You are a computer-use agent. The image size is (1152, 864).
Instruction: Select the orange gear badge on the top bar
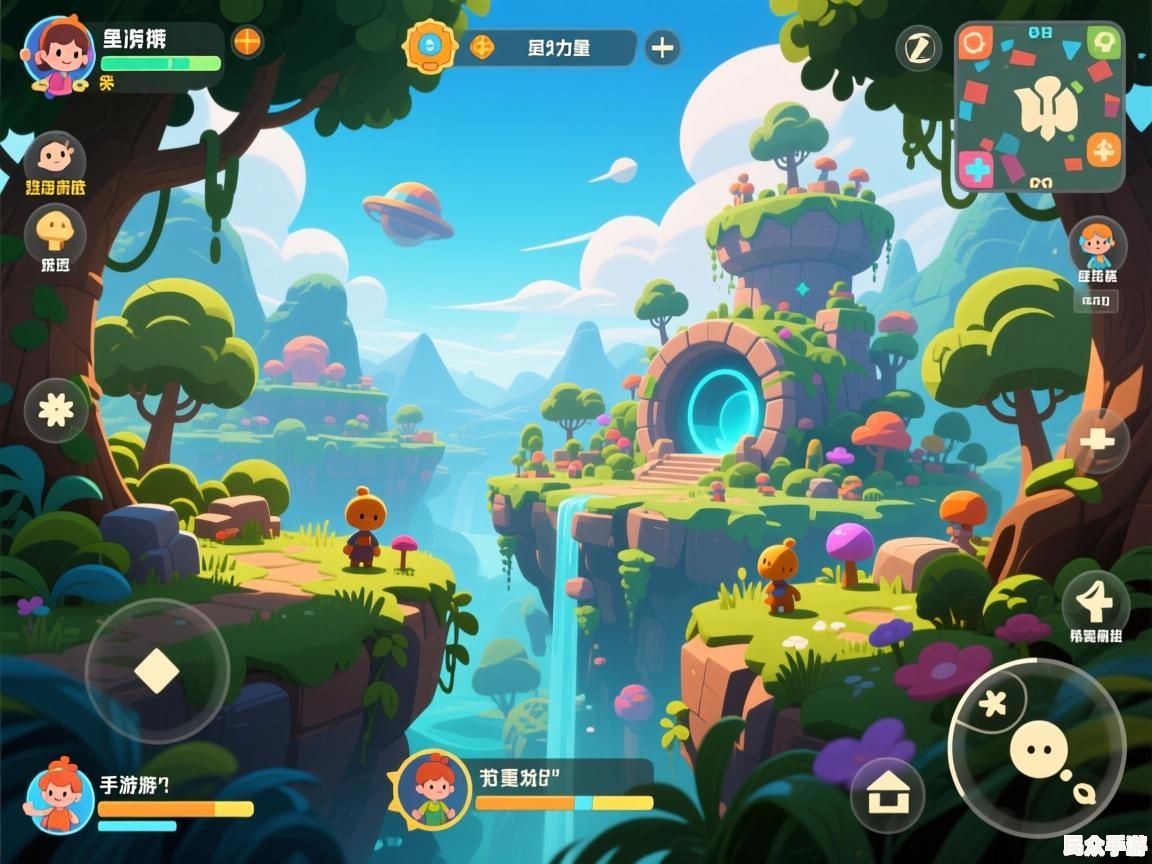pos(429,46)
